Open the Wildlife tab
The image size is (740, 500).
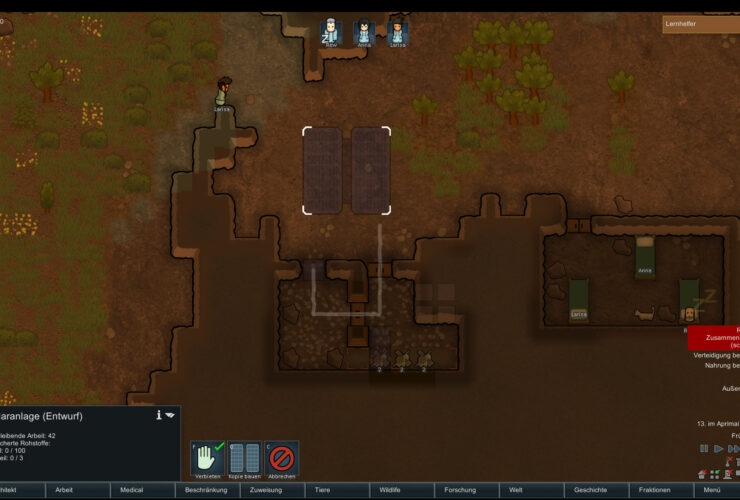coord(390,491)
